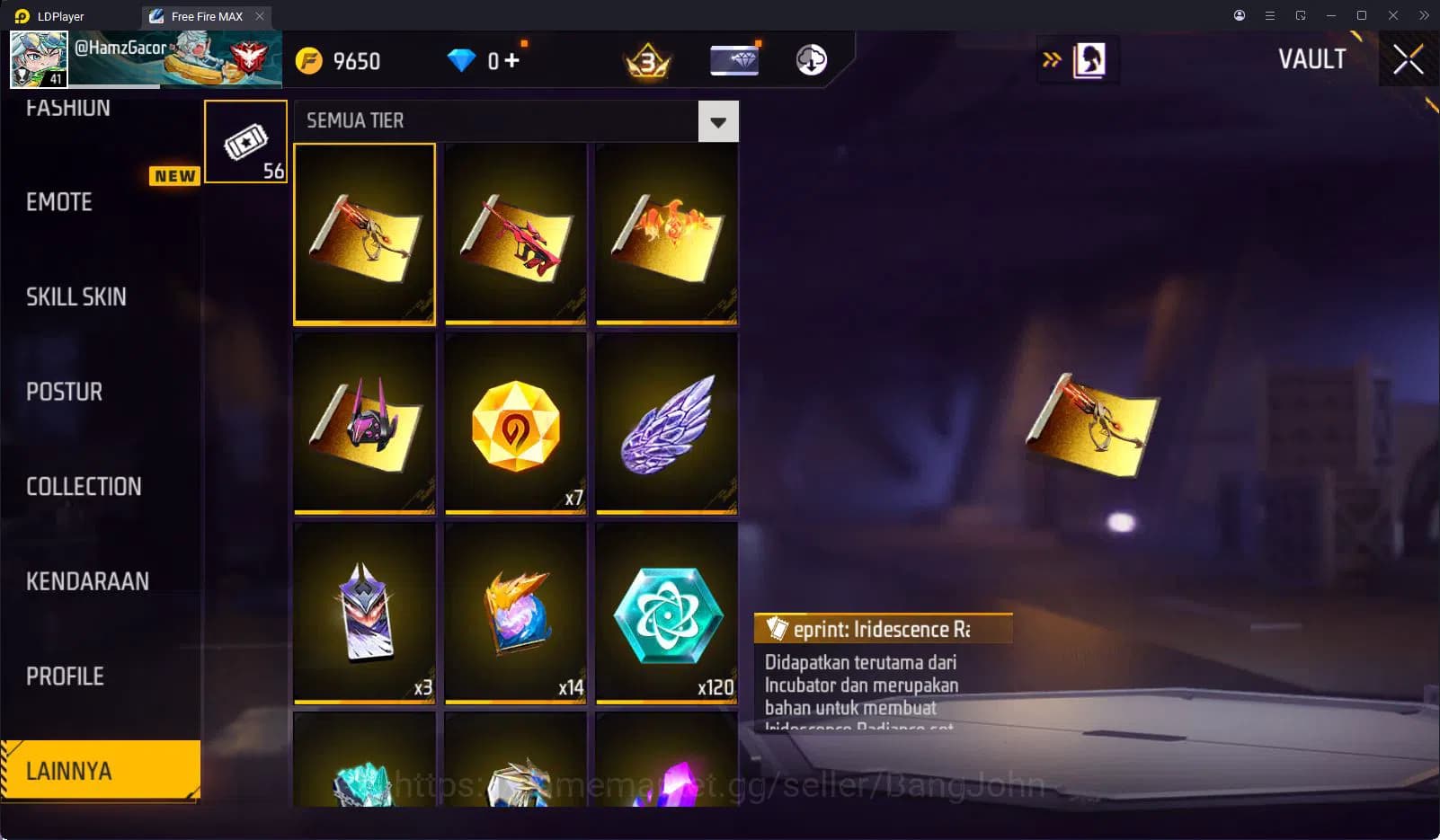Screen dimensions: 1440x840
Task: Open the Free Fire coins balance icon
Action: tap(311, 60)
